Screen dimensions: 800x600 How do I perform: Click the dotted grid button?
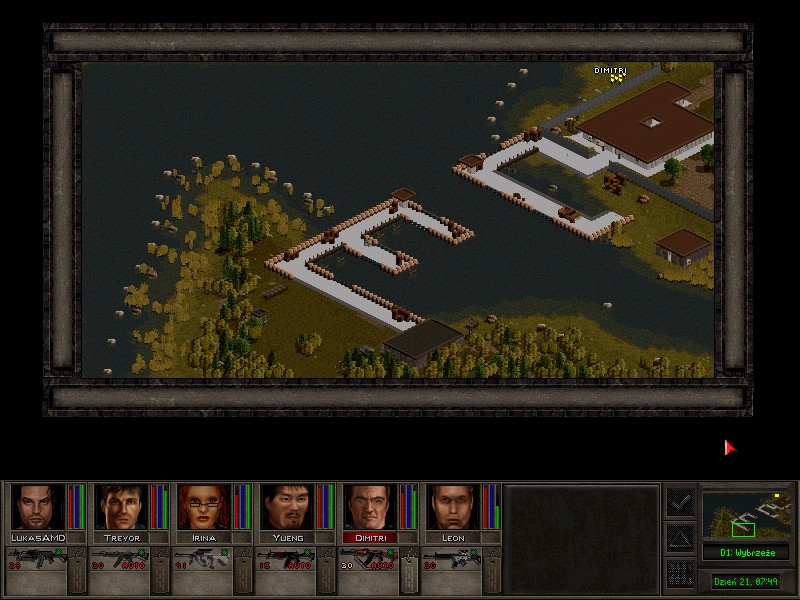tap(680, 573)
